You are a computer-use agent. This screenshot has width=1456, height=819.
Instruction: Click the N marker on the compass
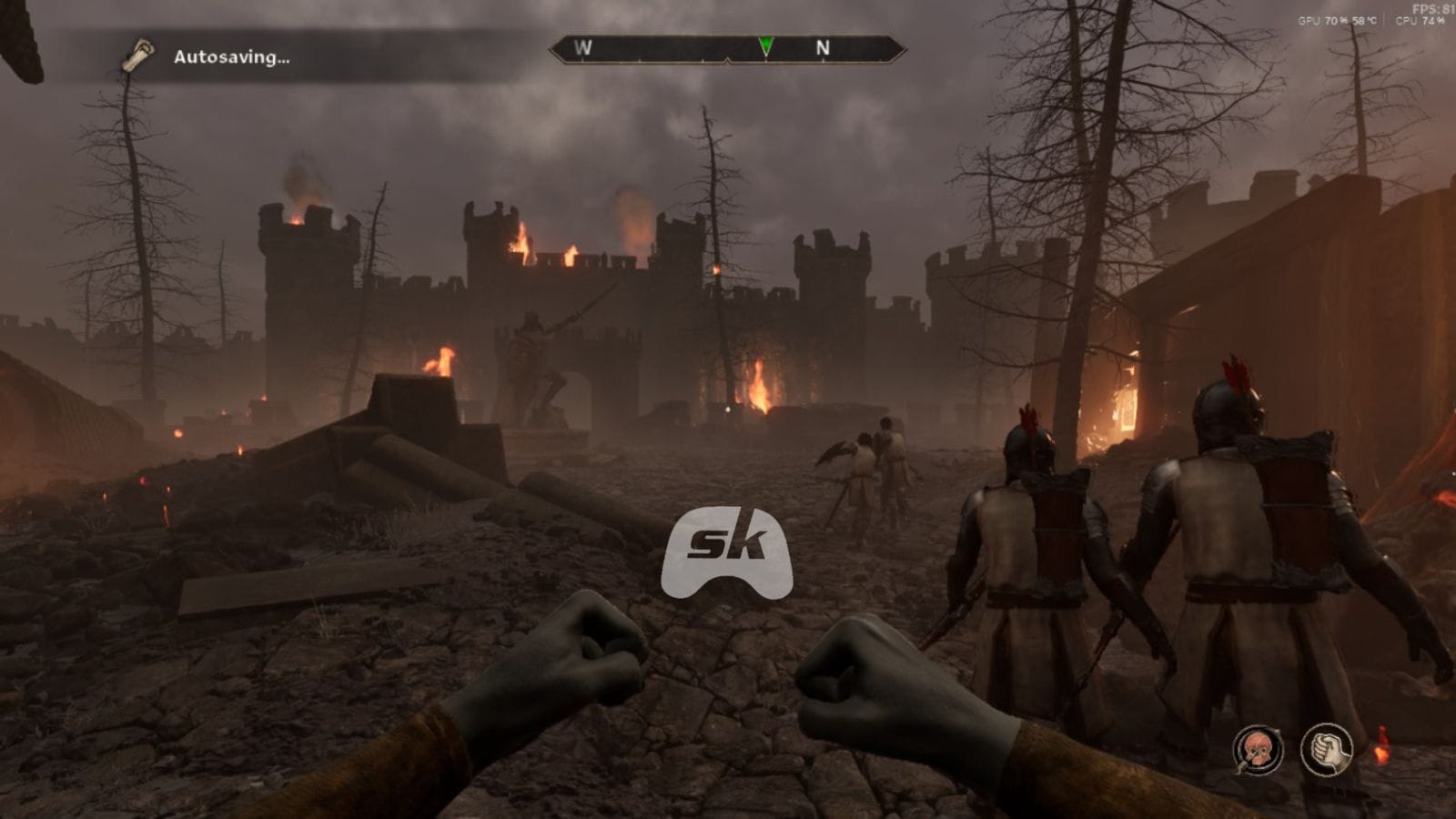pos(824,48)
